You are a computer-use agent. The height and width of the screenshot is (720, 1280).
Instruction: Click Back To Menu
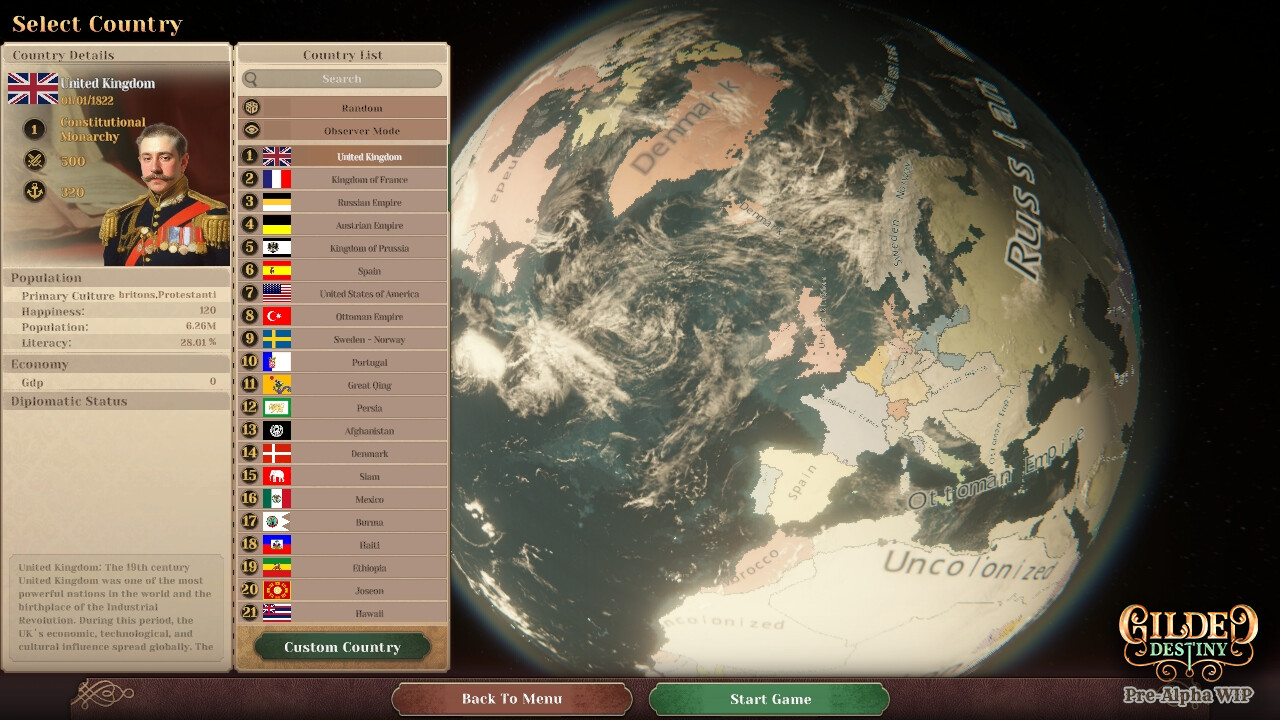(511, 699)
